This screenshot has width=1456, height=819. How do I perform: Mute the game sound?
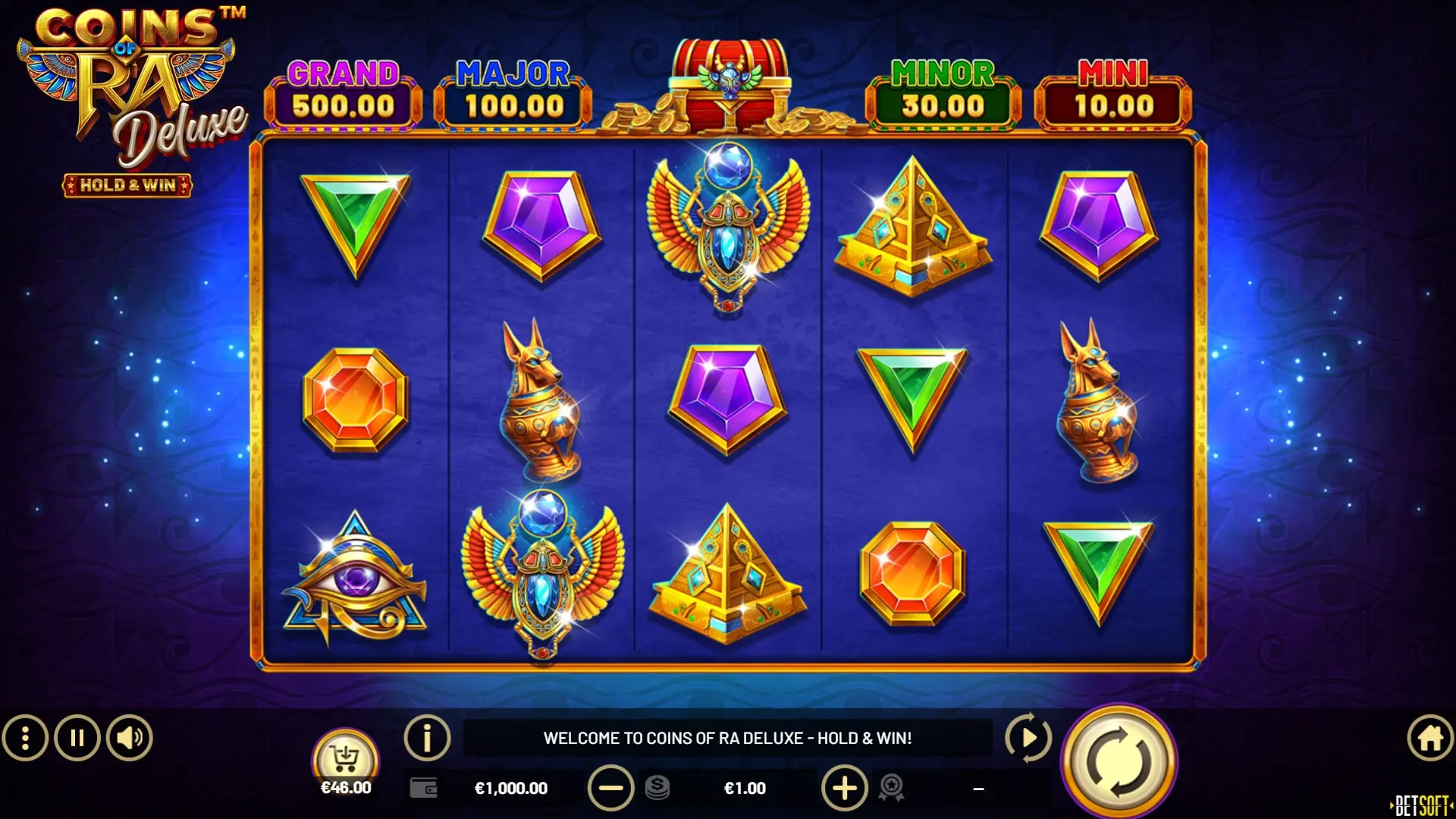(x=127, y=736)
